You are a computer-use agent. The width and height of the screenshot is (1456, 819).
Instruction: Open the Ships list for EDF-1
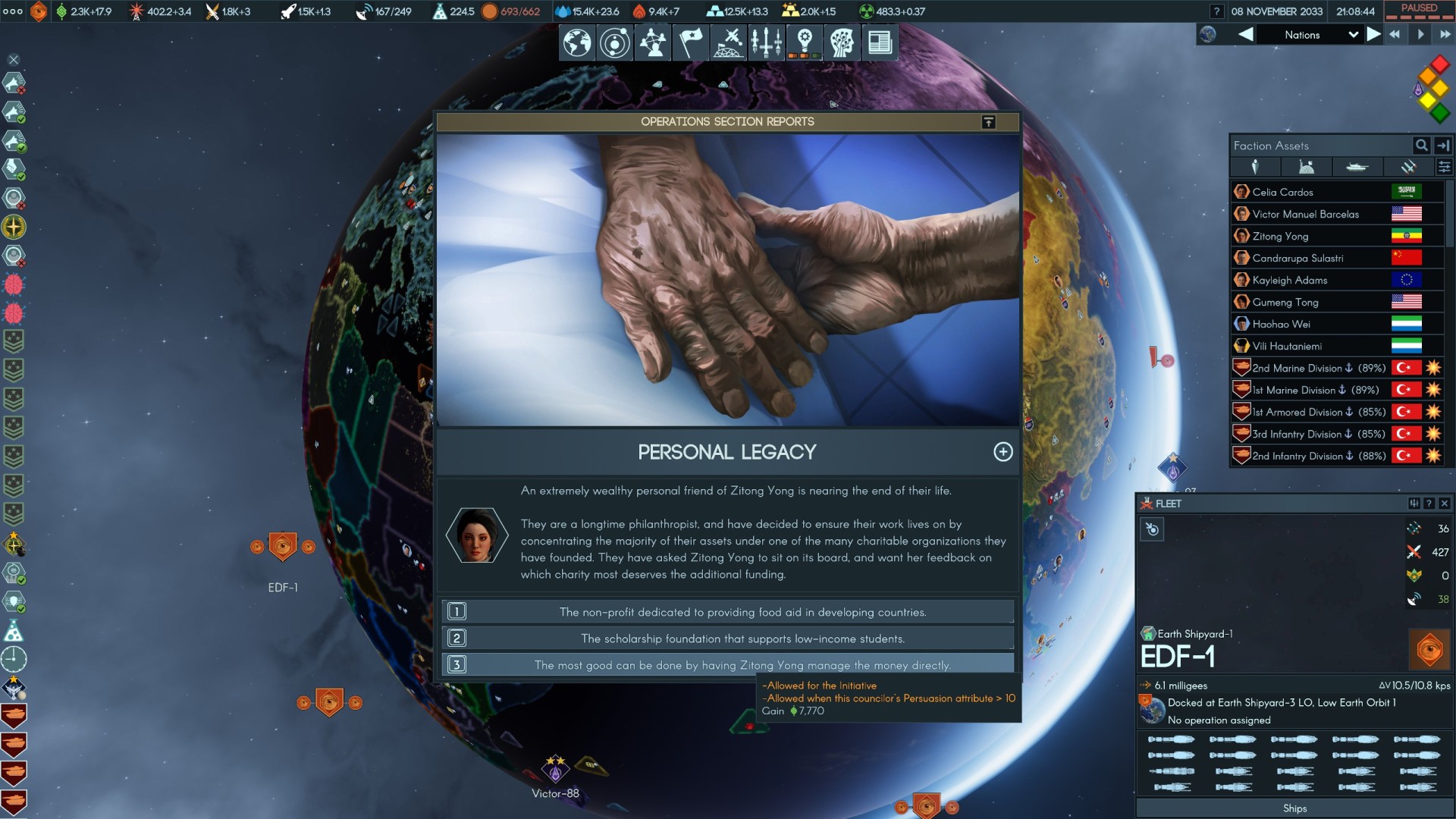tap(1294, 808)
